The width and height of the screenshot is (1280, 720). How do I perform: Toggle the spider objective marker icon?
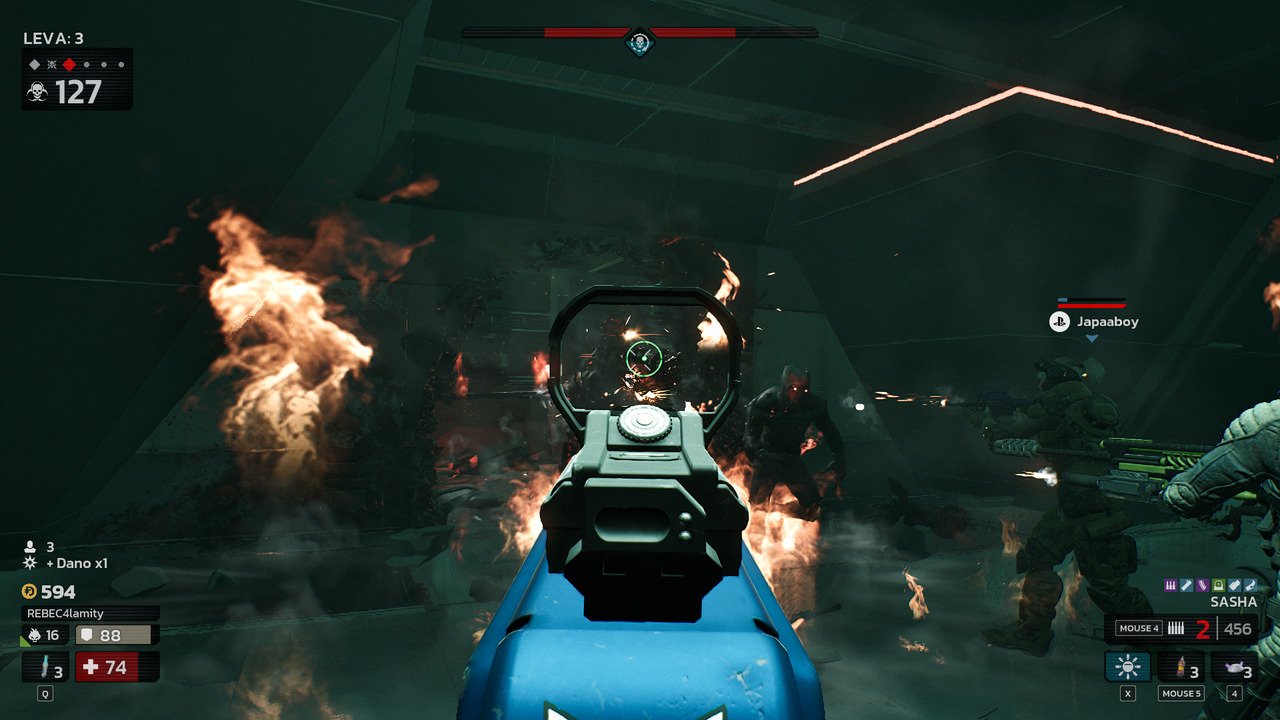click(x=53, y=64)
